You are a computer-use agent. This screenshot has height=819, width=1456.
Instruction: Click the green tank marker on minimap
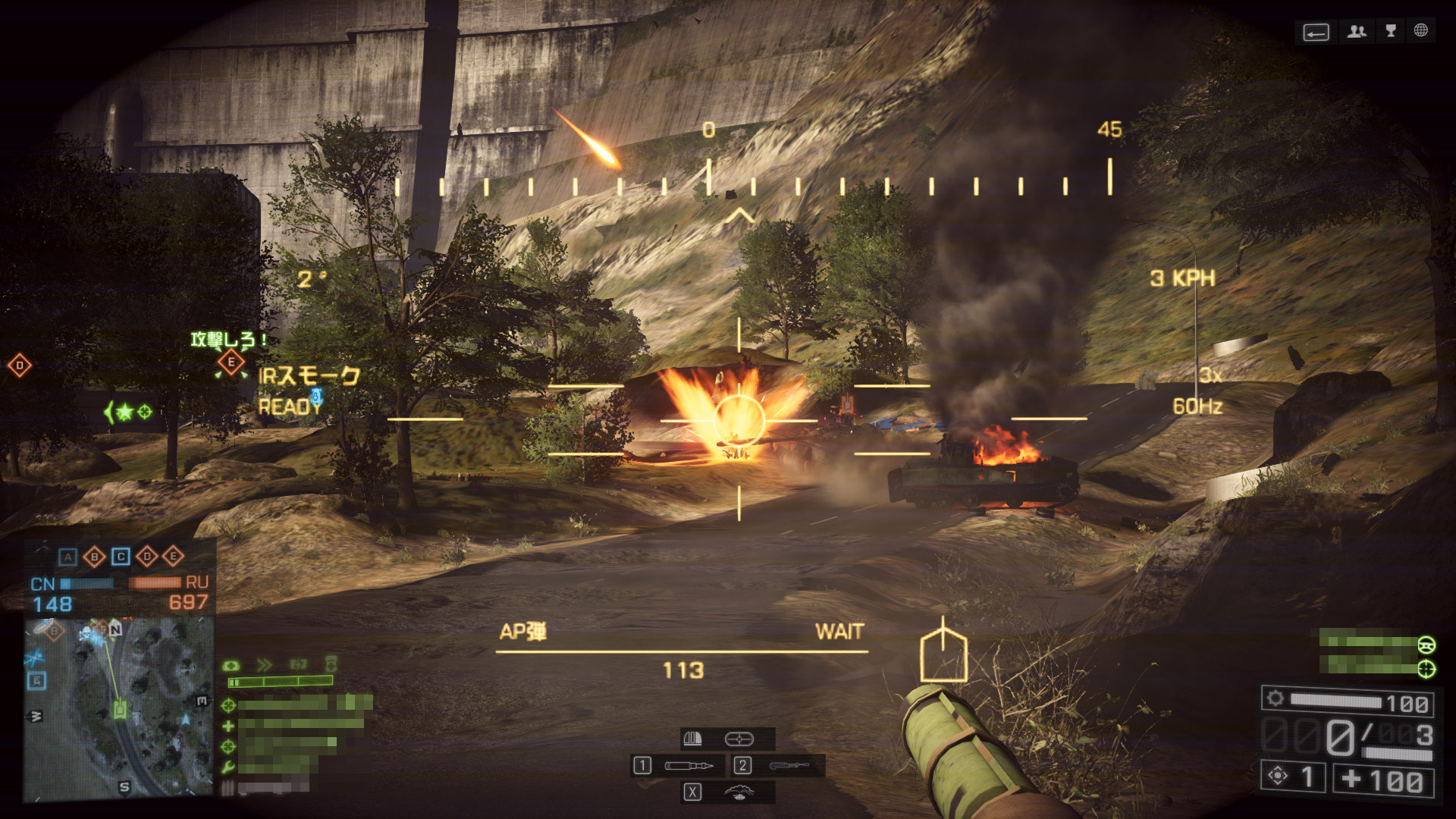point(120,708)
